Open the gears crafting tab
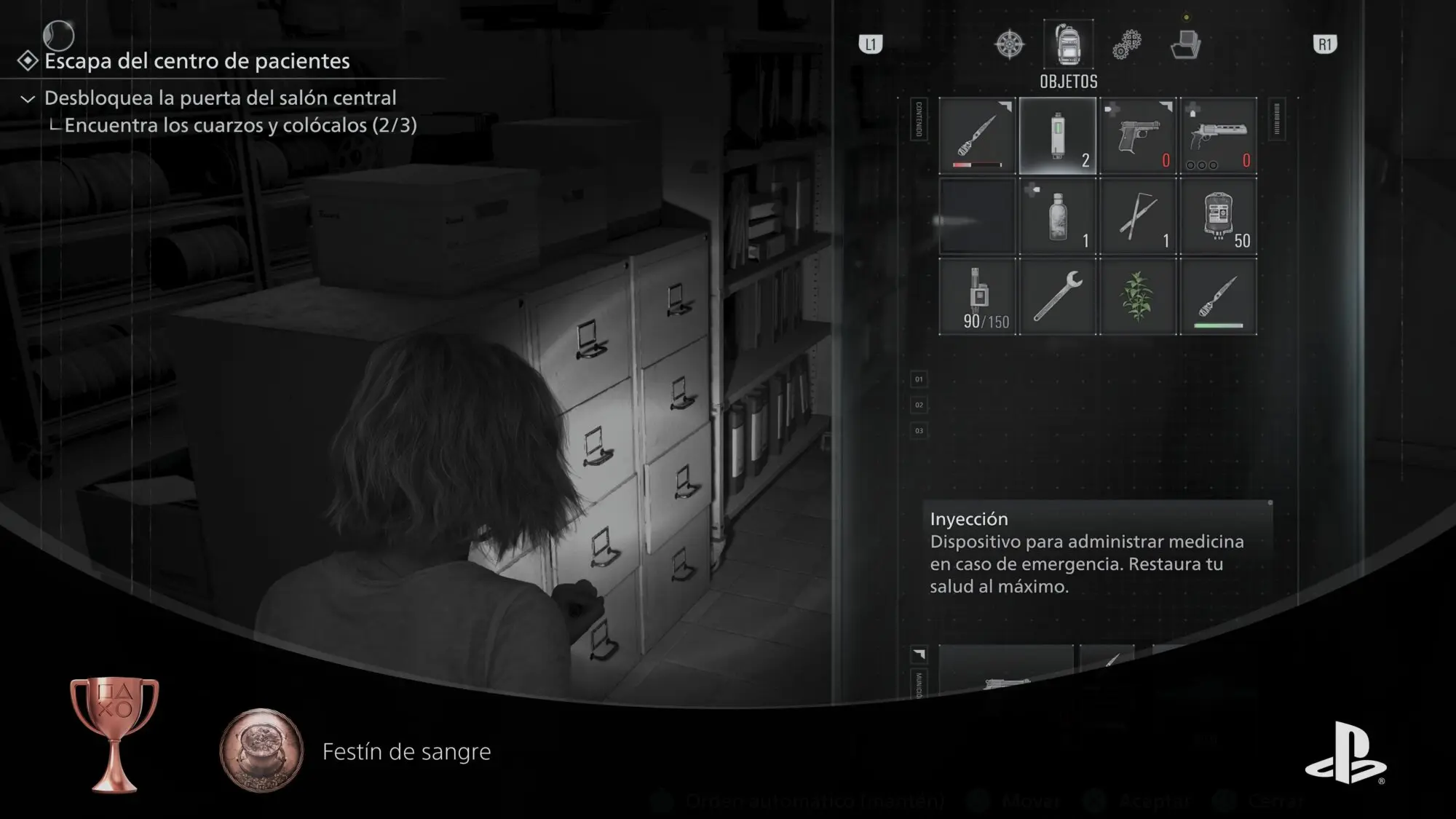This screenshot has width=1456, height=819. point(1127,45)
